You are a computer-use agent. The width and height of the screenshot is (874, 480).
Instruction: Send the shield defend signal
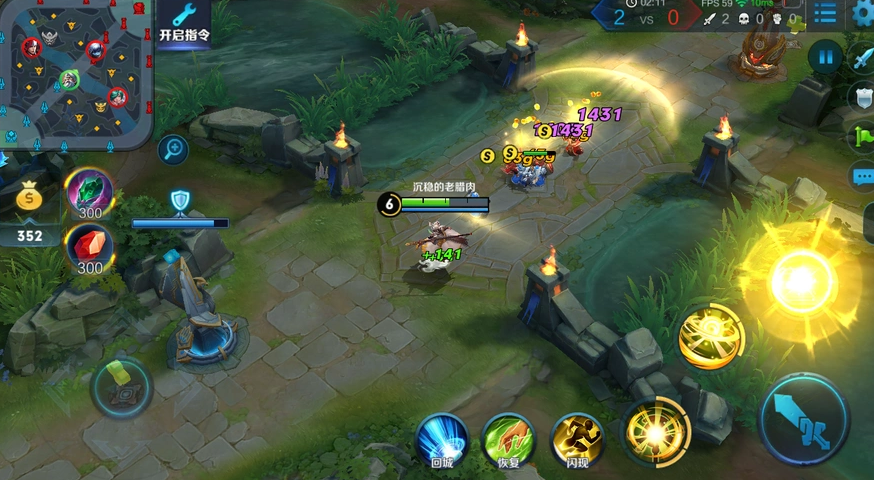point(863,97)
